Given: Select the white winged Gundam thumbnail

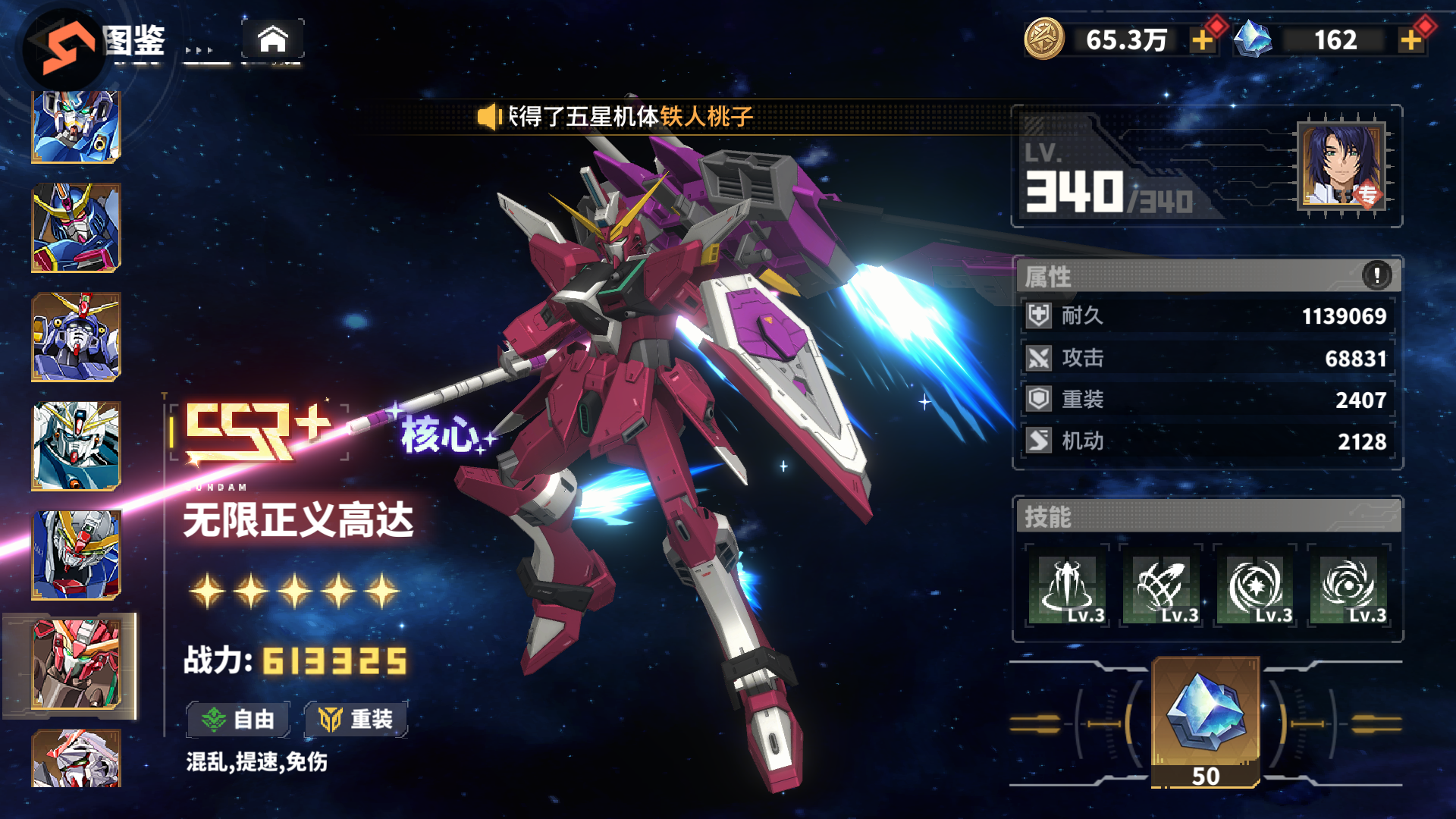Looking at the screenshot, I should (x=76, y=446).
